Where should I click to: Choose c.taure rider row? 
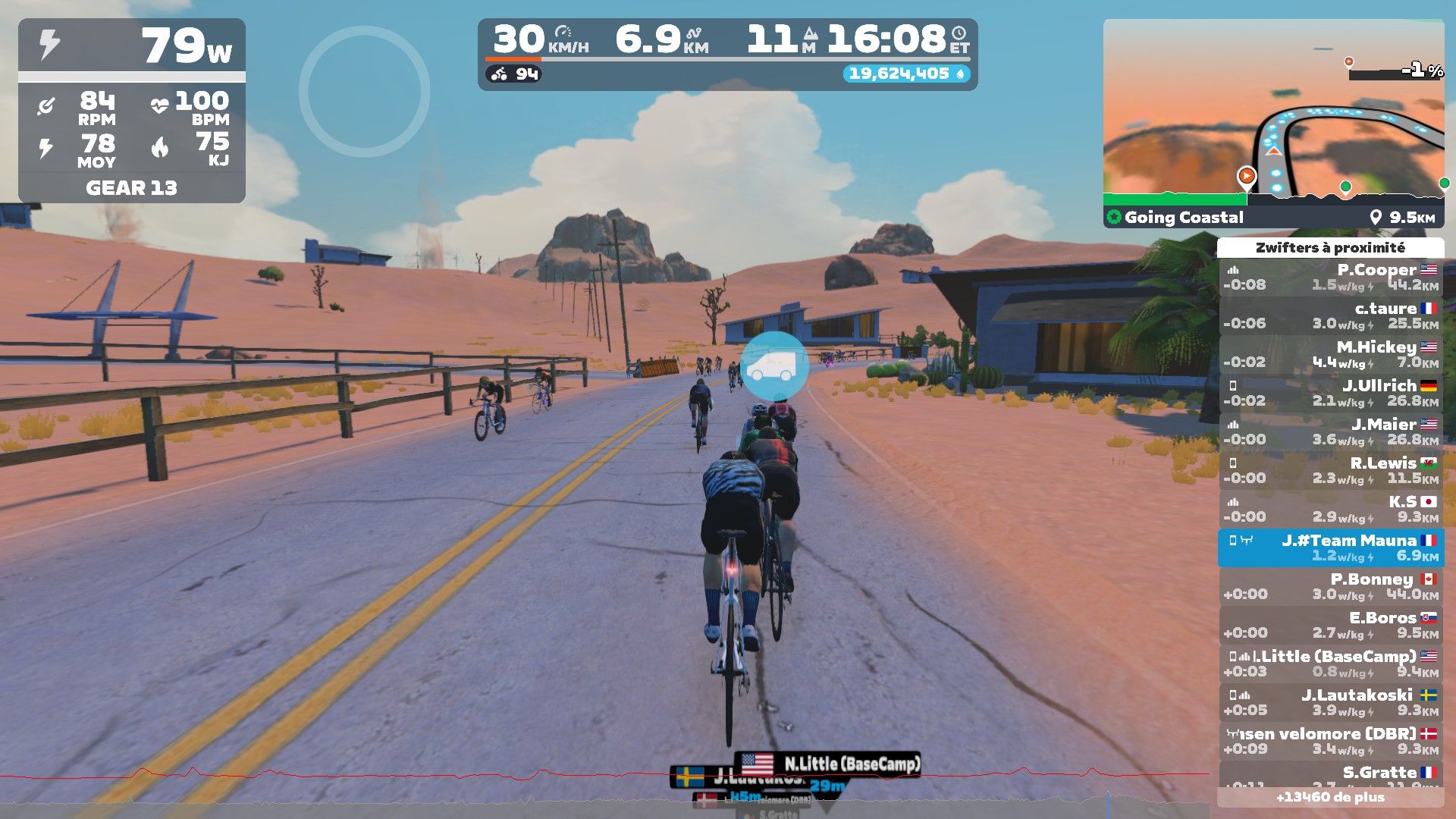click(1331, 316)
